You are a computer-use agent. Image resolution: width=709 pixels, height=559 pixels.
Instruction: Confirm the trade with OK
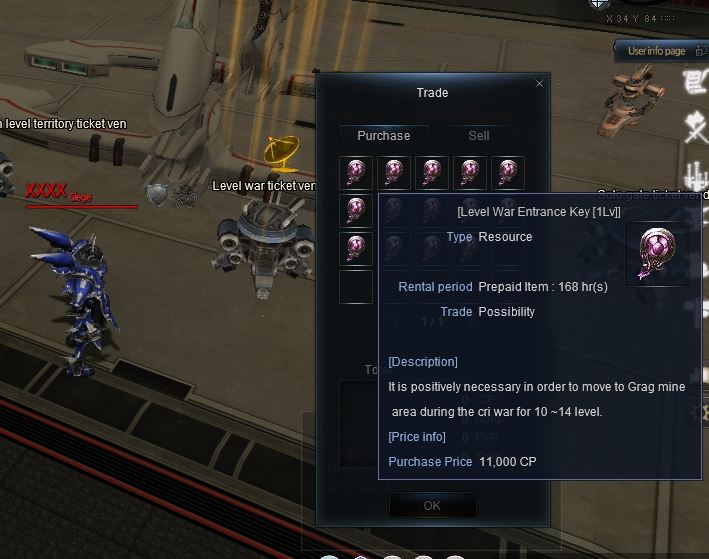click(x=432, y=505)
